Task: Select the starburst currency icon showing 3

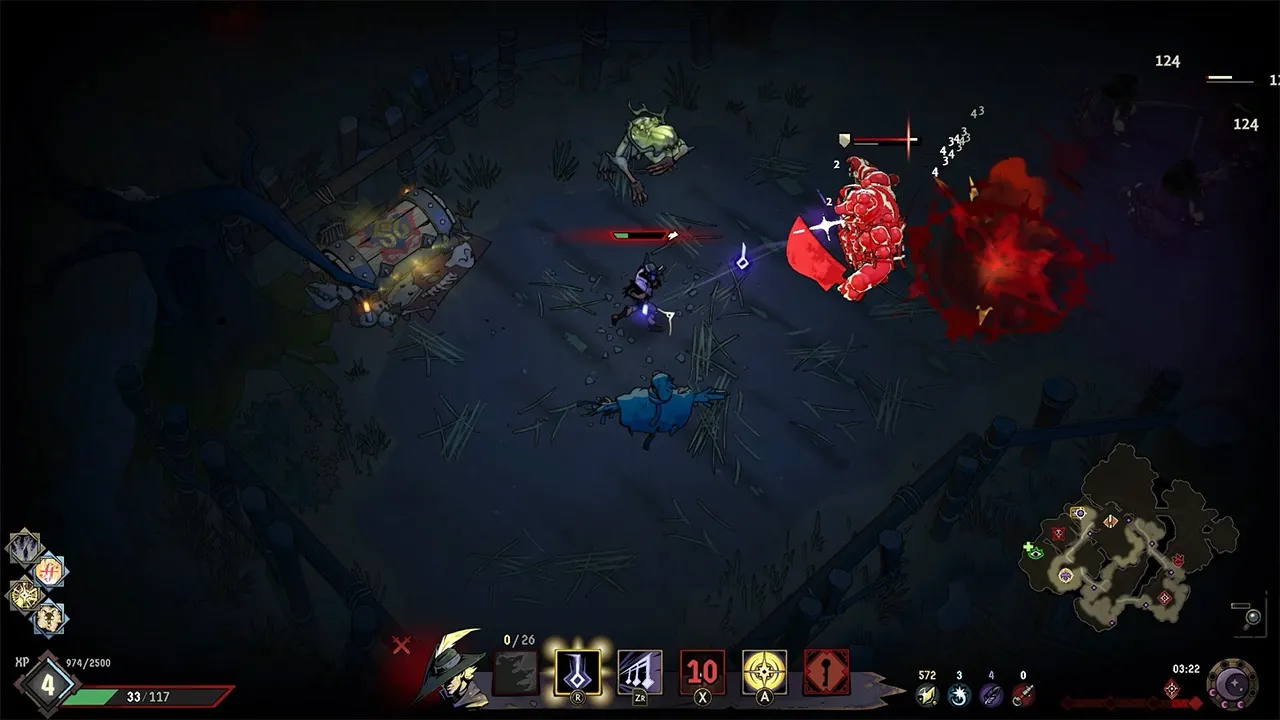Action: point(958,694)
